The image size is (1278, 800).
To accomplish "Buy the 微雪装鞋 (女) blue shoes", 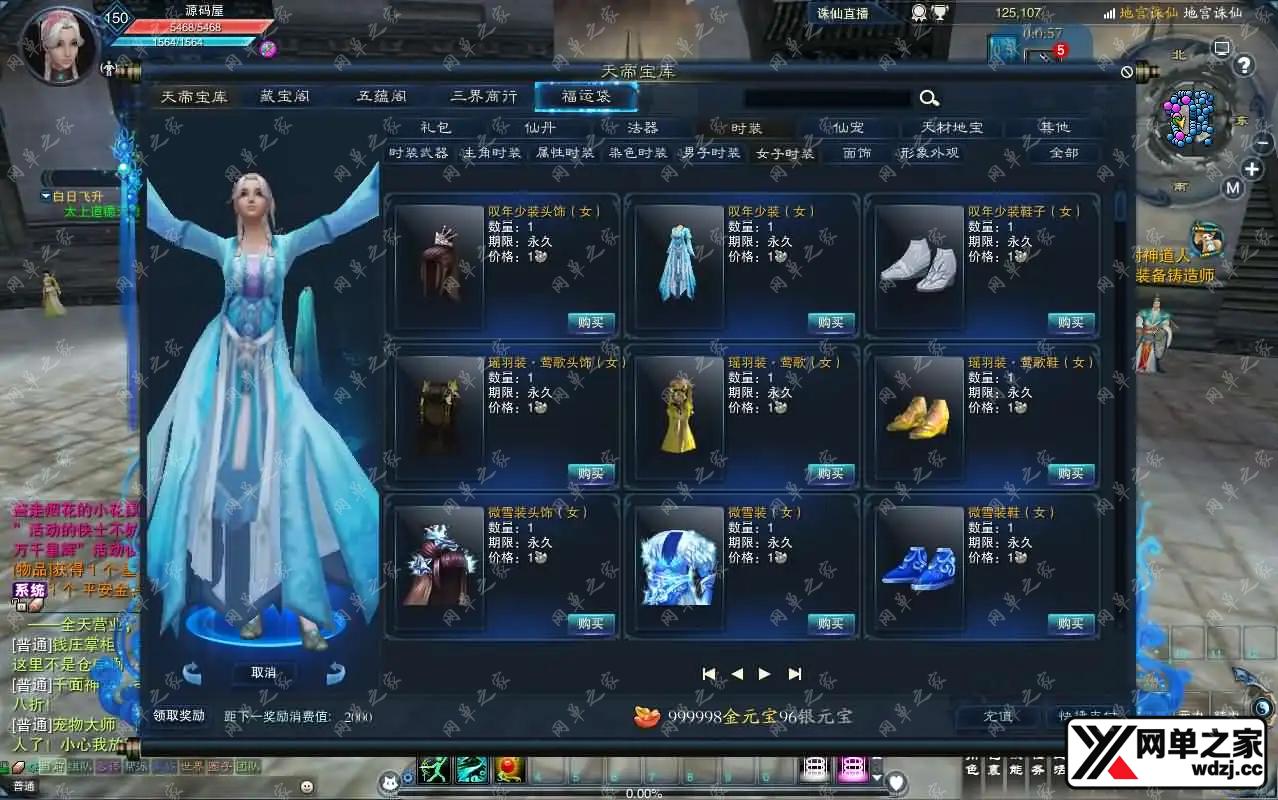I will (1071, 623).
